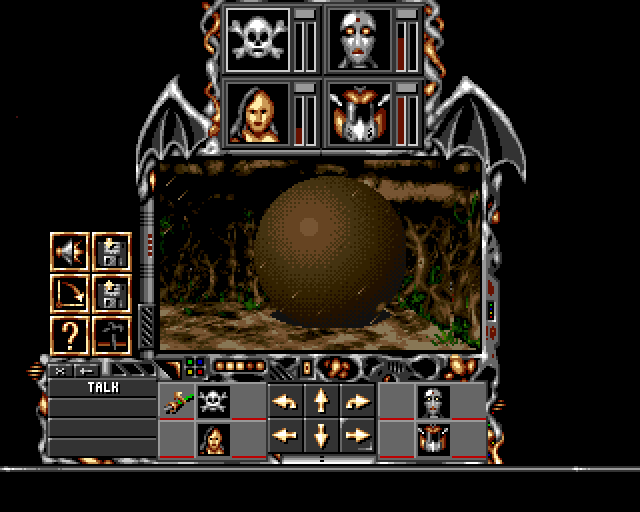Move forward with the up arrow

(x=321, y=401)
